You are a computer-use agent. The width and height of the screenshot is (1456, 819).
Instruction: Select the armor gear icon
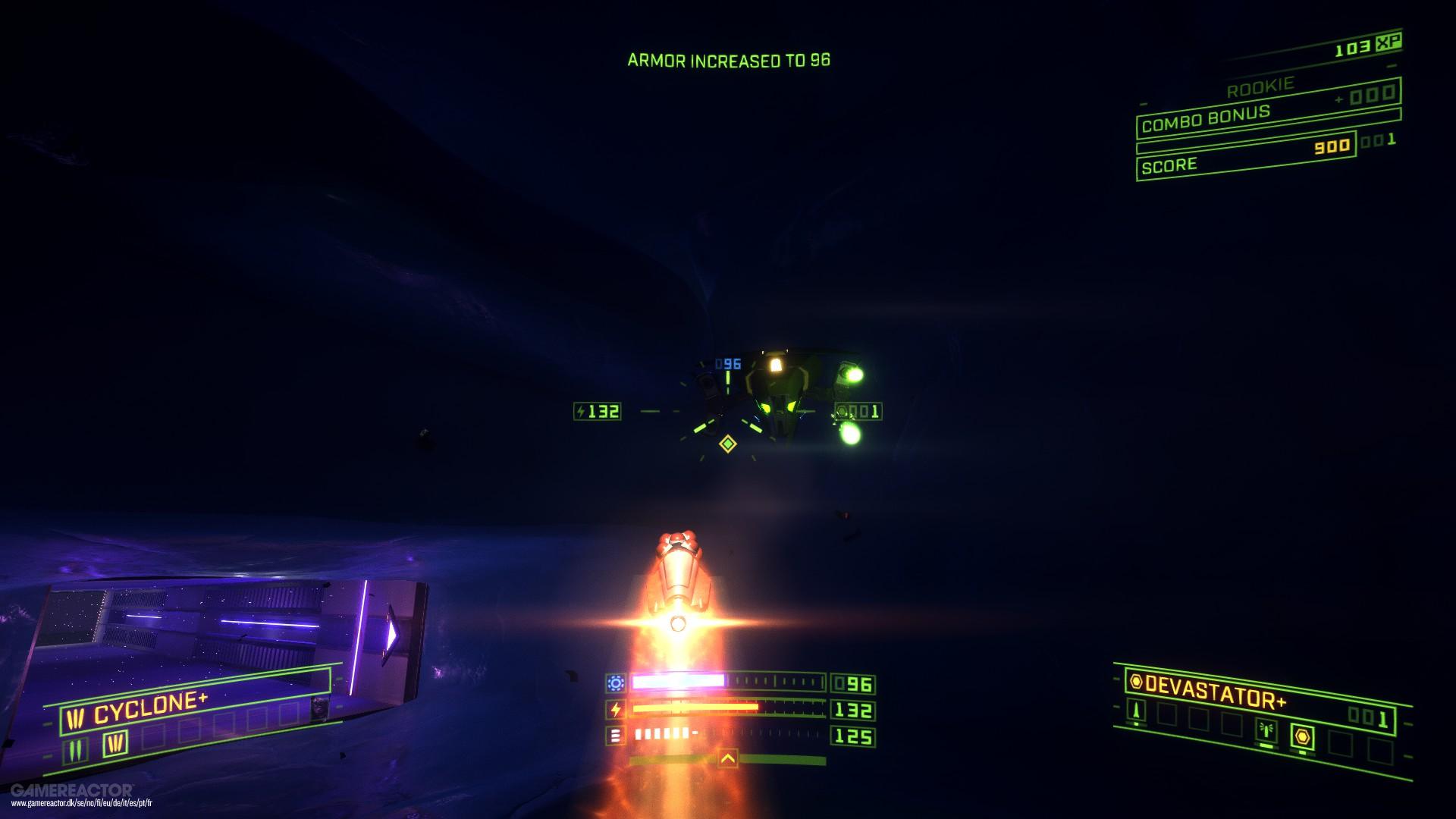tap(616, 682)
